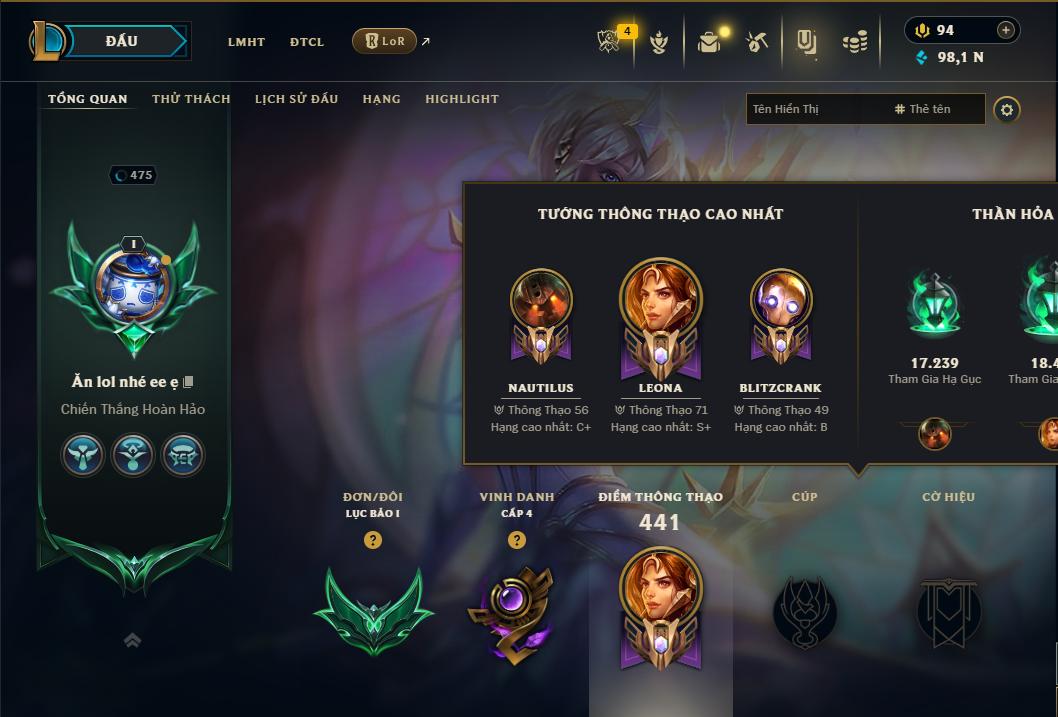Open the profile gear settings button
This screenshot has height=717, width=1058.
tap(1007, 109)
